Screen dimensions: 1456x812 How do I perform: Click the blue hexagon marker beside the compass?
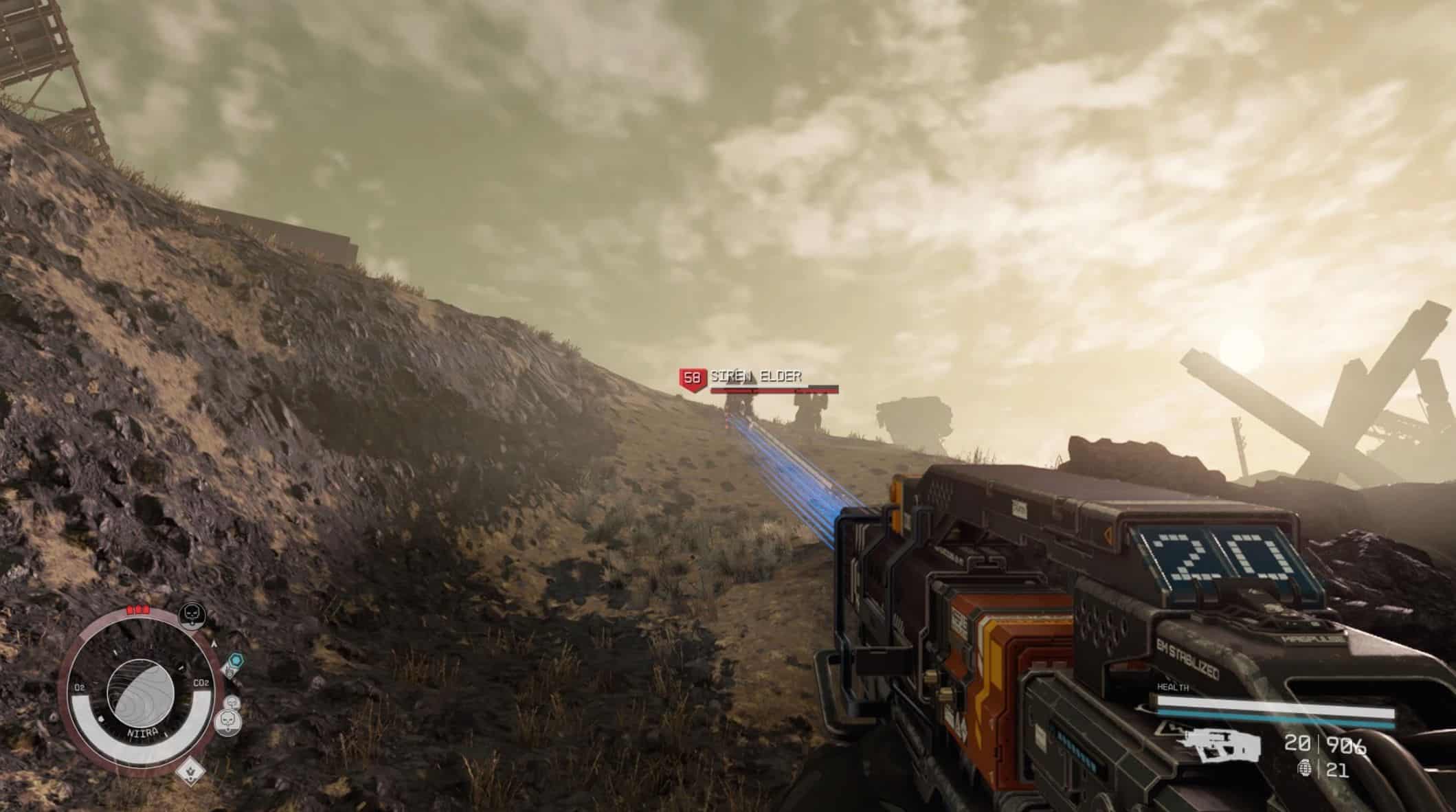236,662
